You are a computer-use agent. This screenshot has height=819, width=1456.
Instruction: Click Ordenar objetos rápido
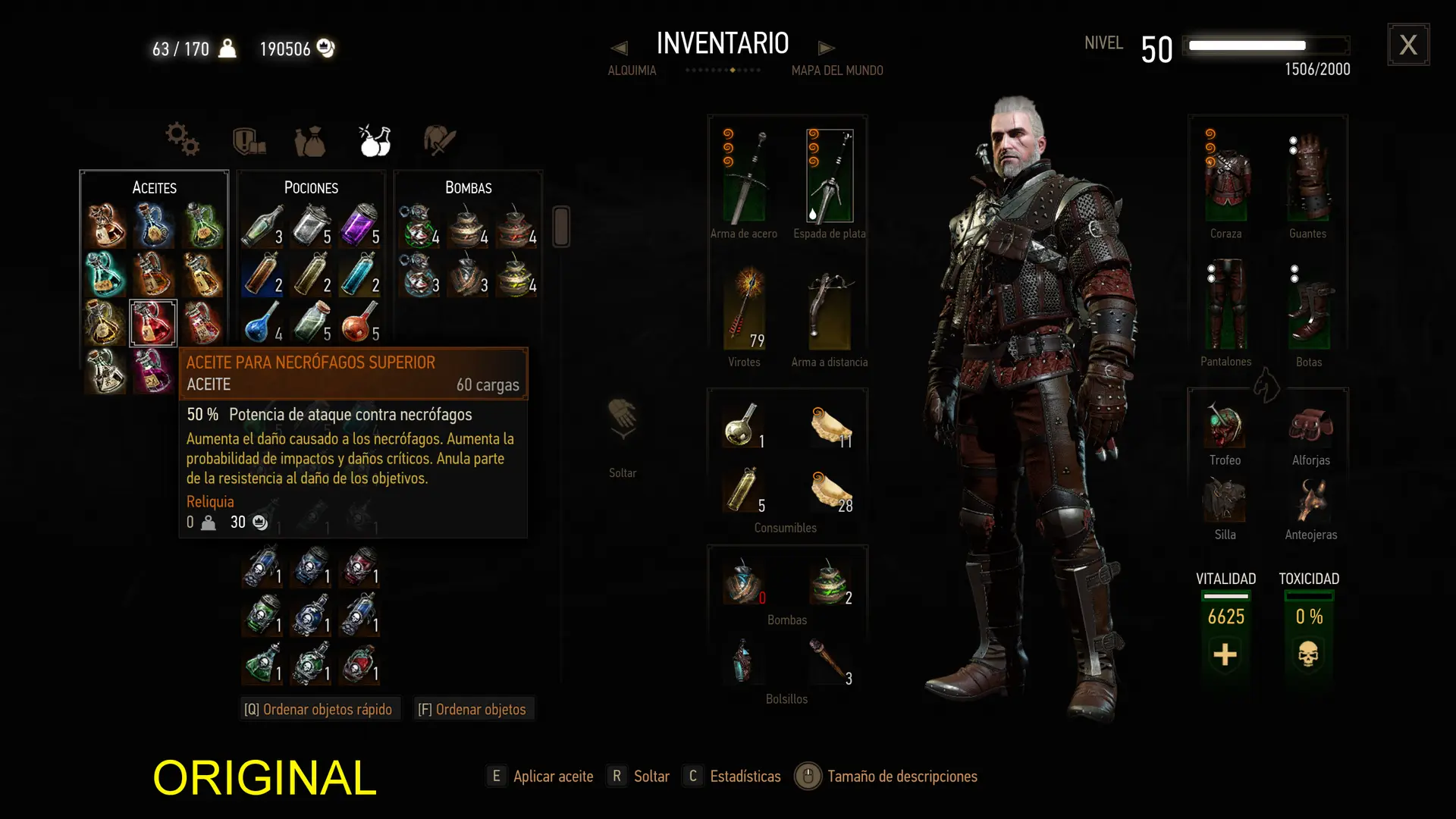(x=319, y=709)
